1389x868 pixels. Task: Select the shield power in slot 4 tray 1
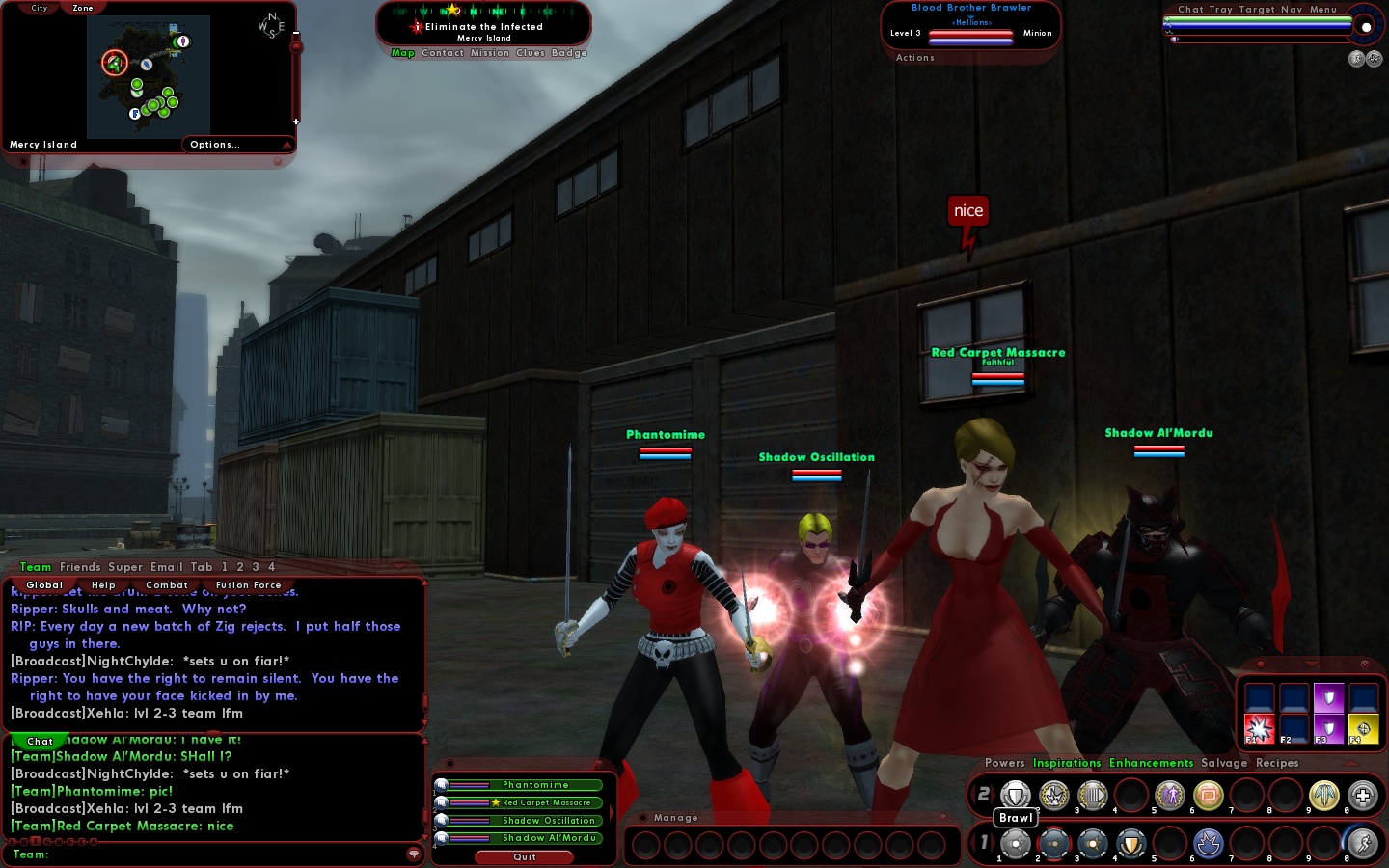coord(1130,844)
